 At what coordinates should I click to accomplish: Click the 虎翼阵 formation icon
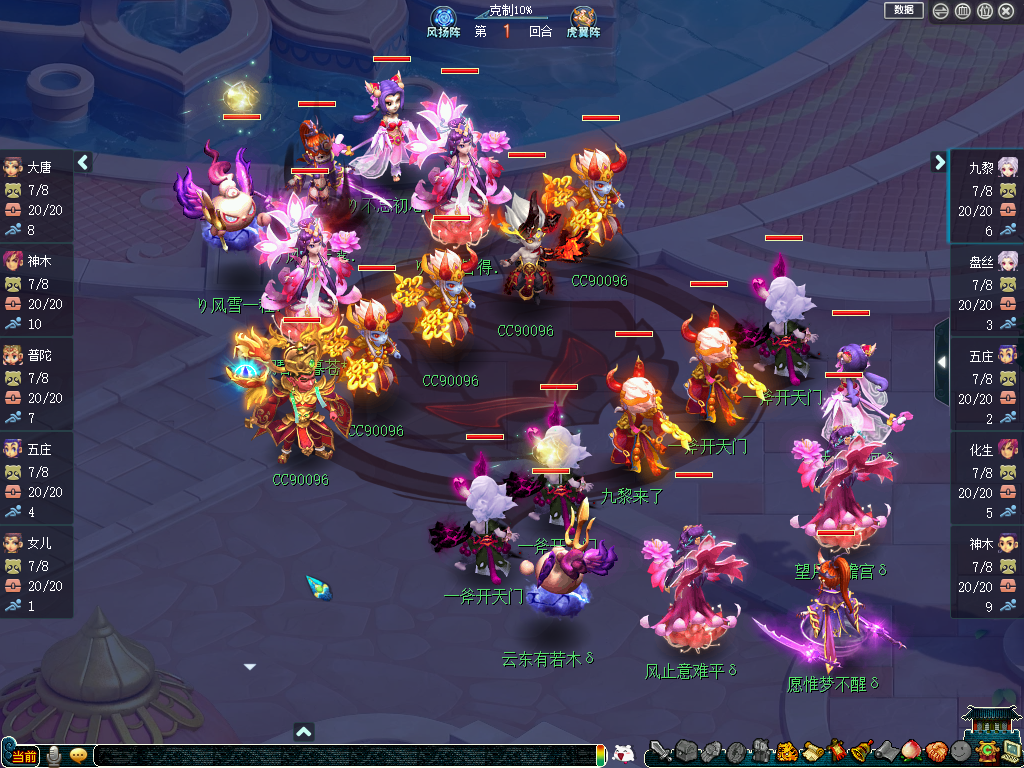tap(584, 18)
